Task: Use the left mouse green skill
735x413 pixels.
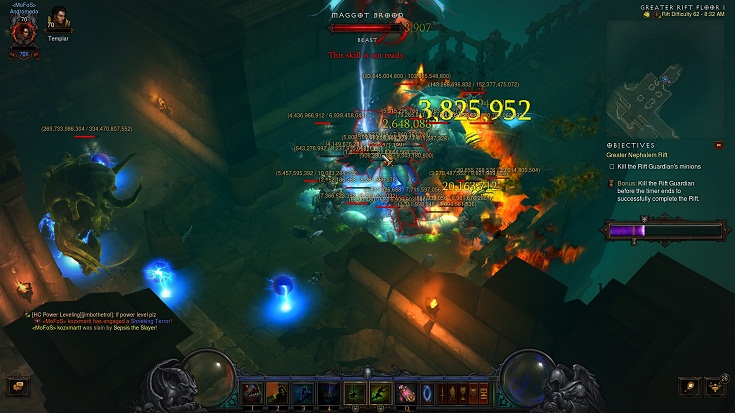Action: click(355, 392)
